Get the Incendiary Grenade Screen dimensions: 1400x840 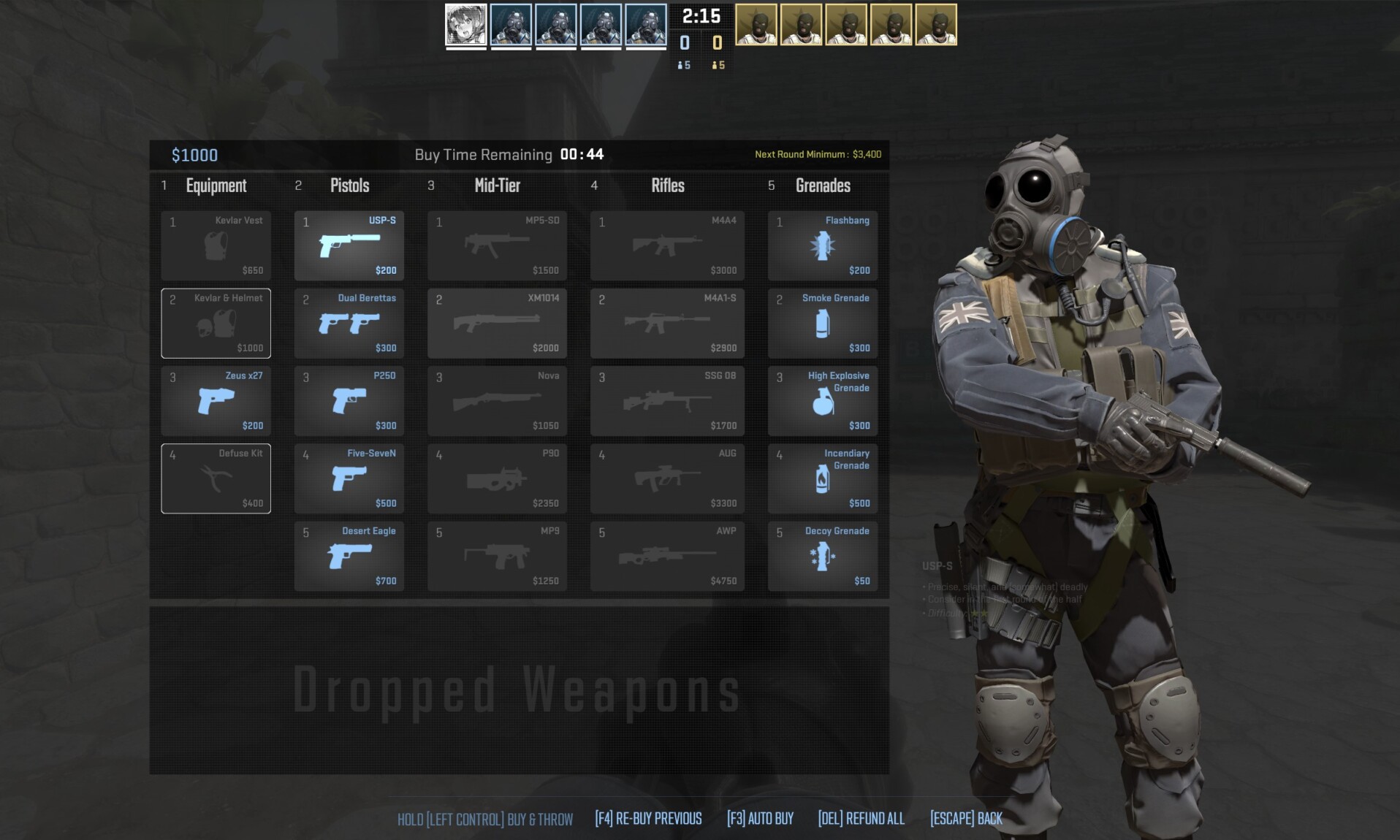(823, 478)
